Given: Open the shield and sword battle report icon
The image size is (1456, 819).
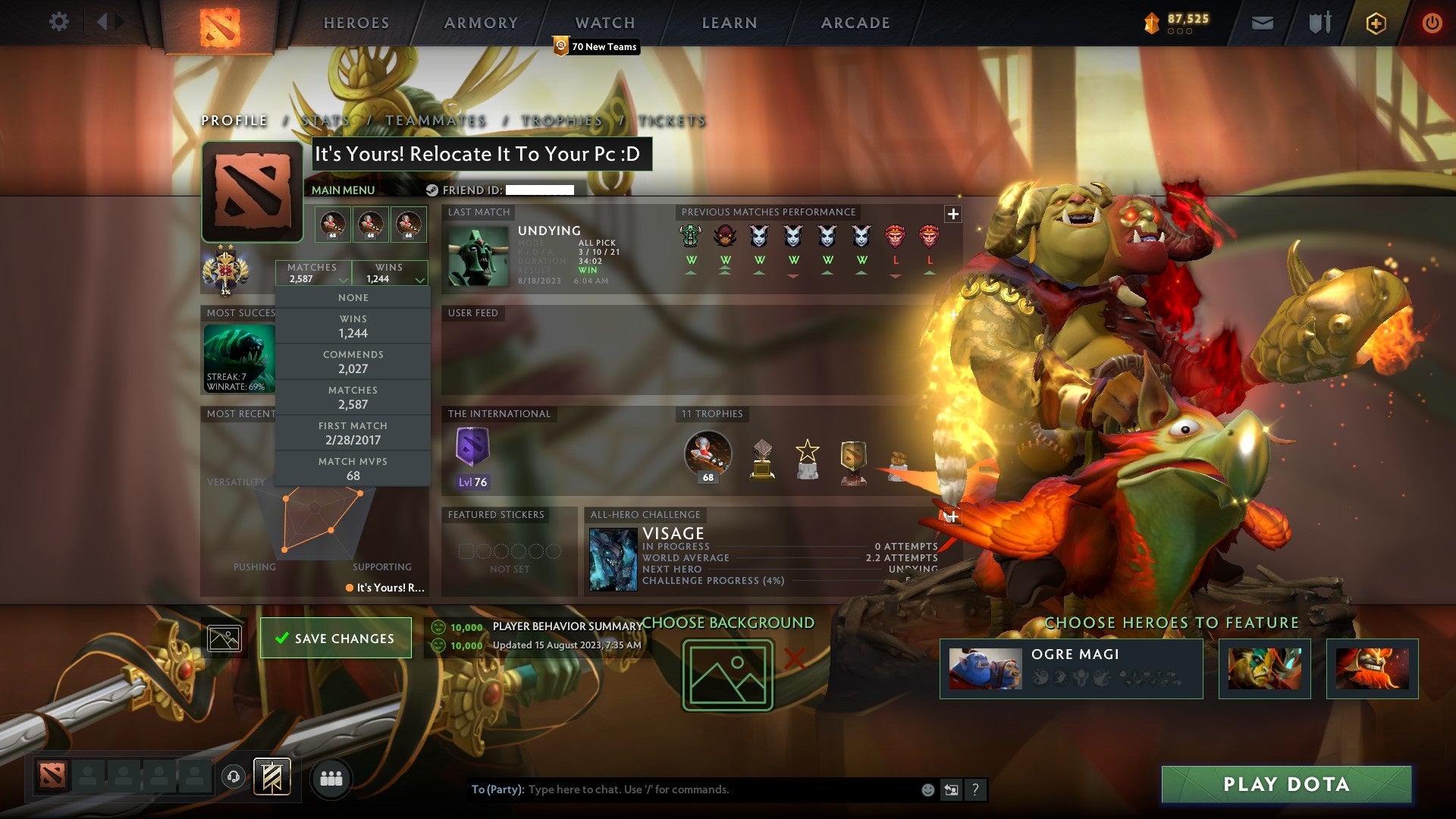Looking at the screenshot, I should click(1319, 23).
